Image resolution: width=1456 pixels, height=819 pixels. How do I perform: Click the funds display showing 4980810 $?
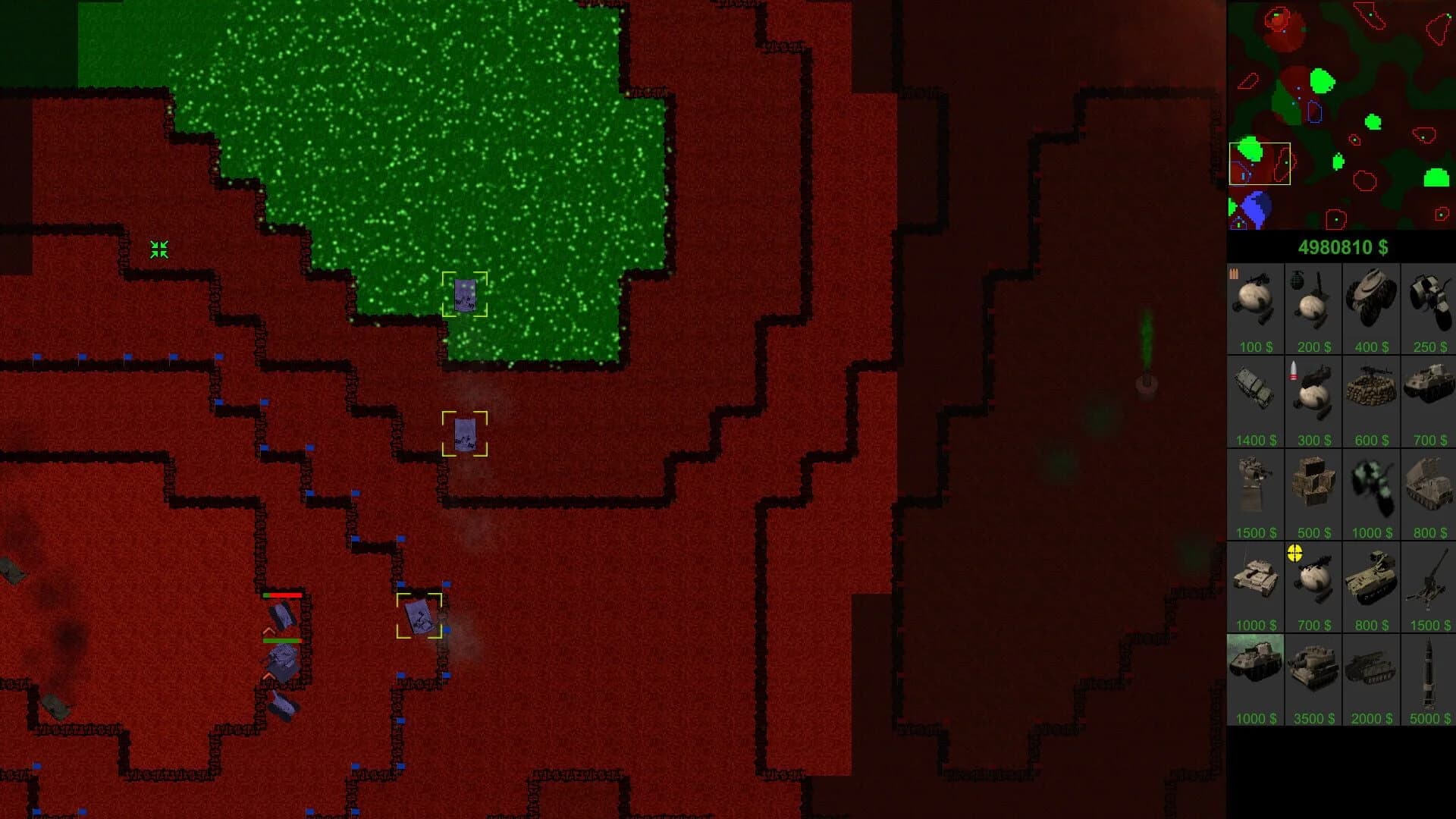click(1342, 246)
